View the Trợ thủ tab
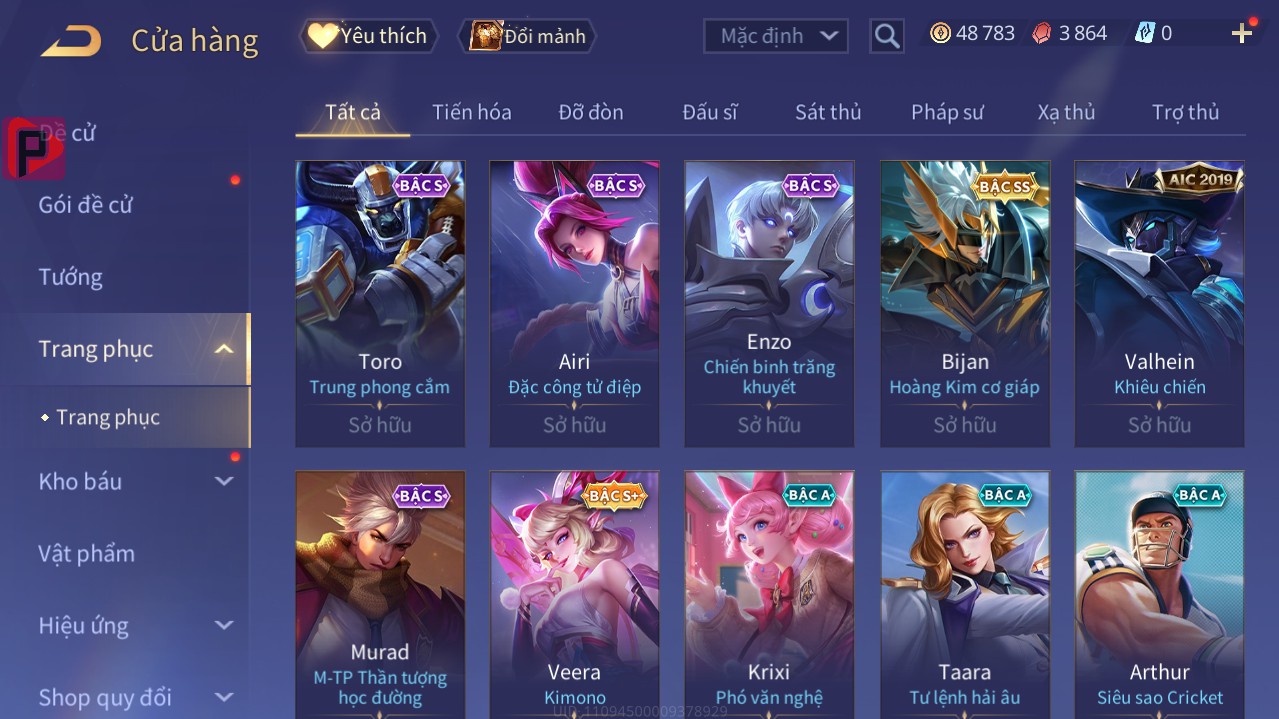Viewport: 1279px width, 719px height. pos(1185,112)
